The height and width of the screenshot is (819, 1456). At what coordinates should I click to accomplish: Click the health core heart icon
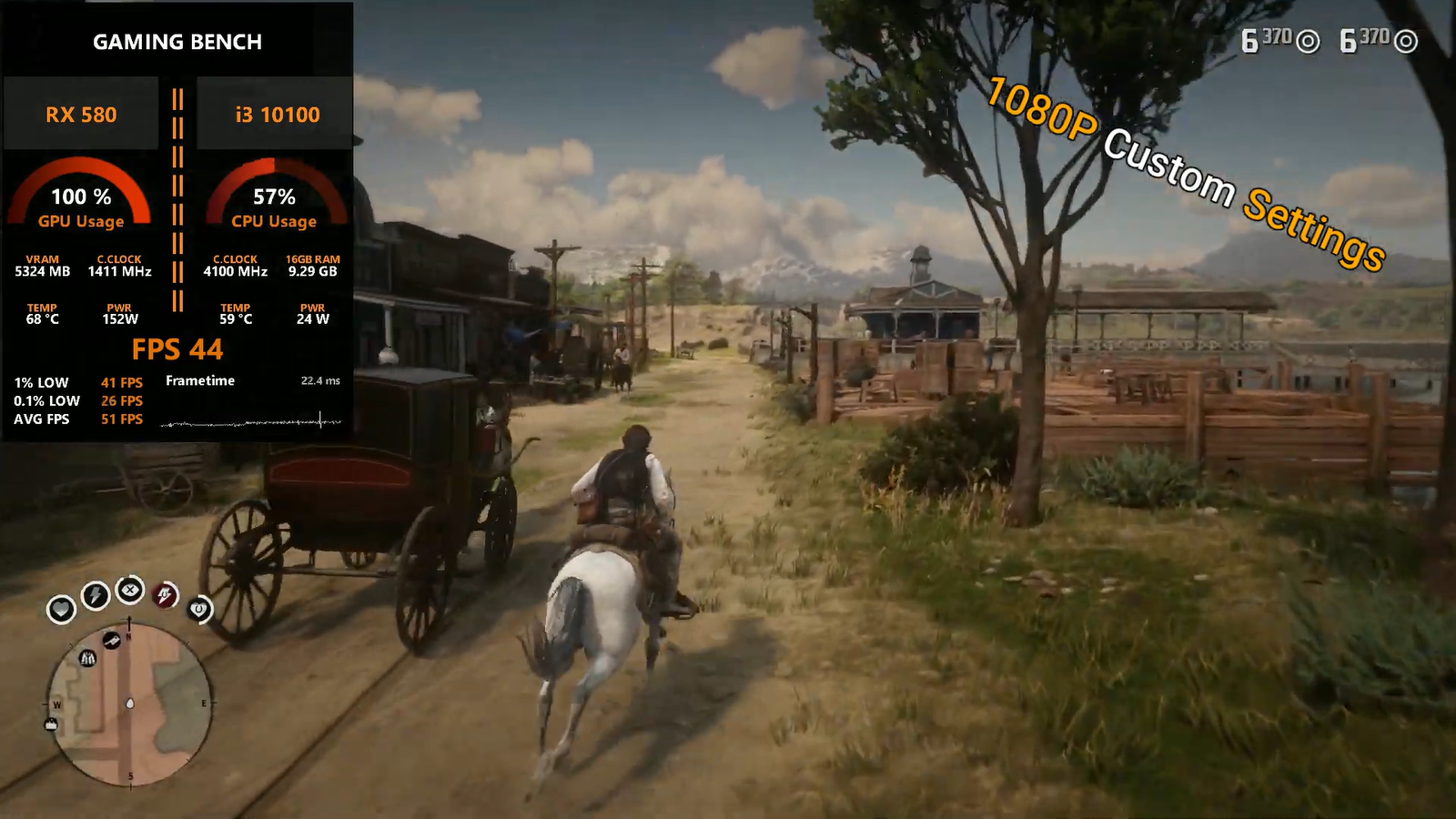click(x=61, y=608)
